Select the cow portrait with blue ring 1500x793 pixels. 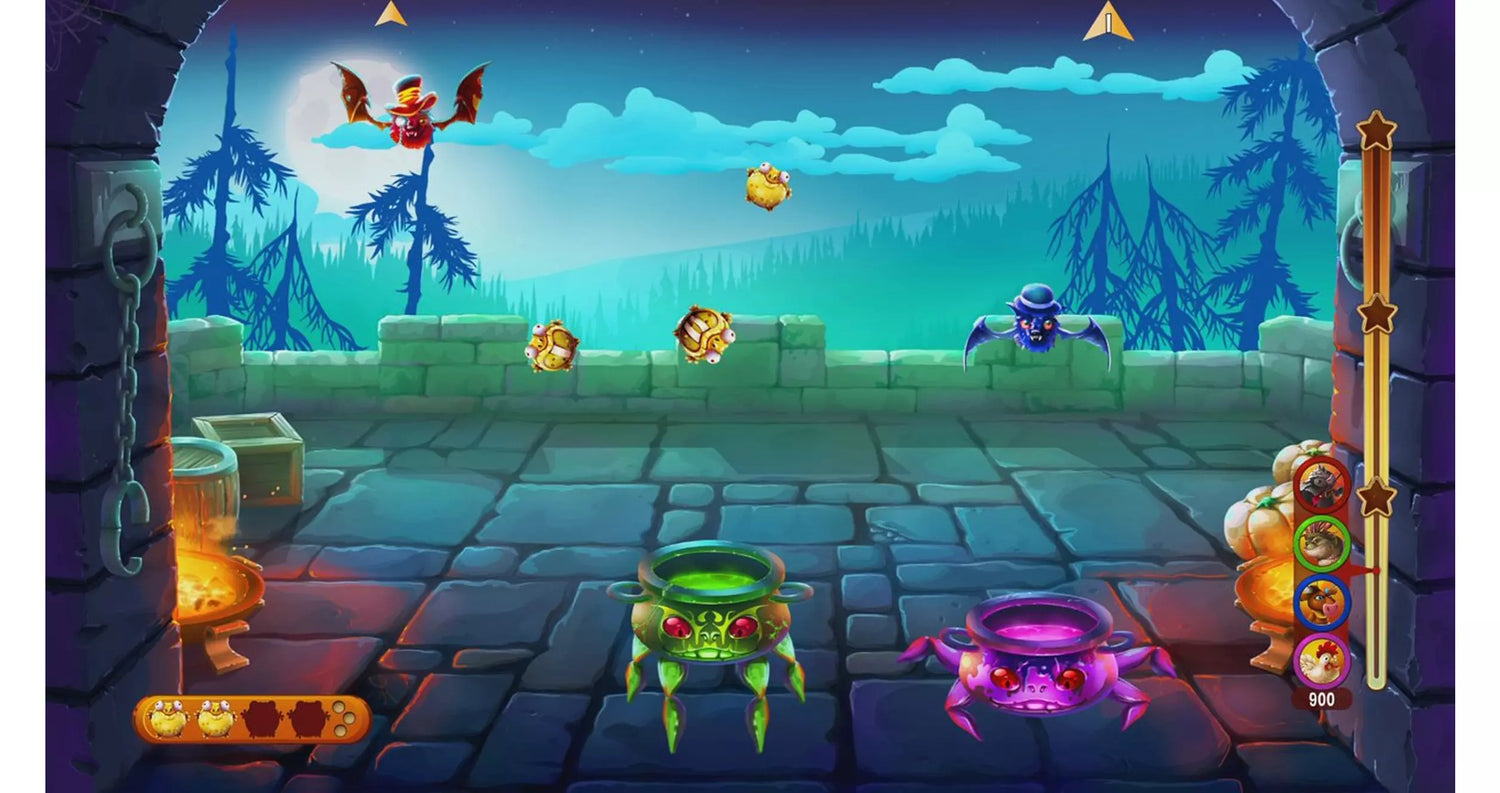pyautogui.click(x=1322, y=602)
